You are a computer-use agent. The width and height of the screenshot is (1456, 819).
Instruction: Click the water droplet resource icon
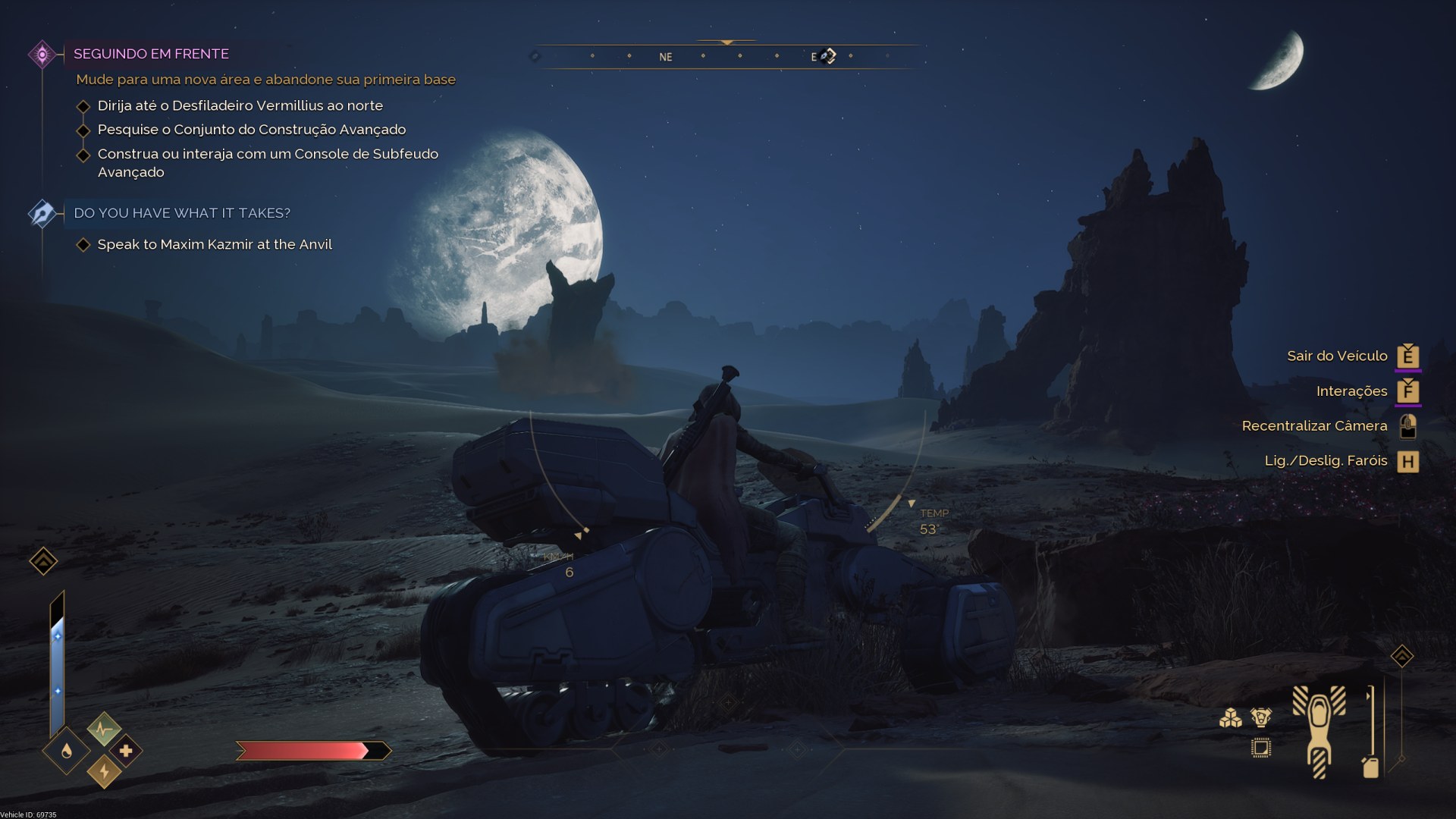[x=66, y=752]
